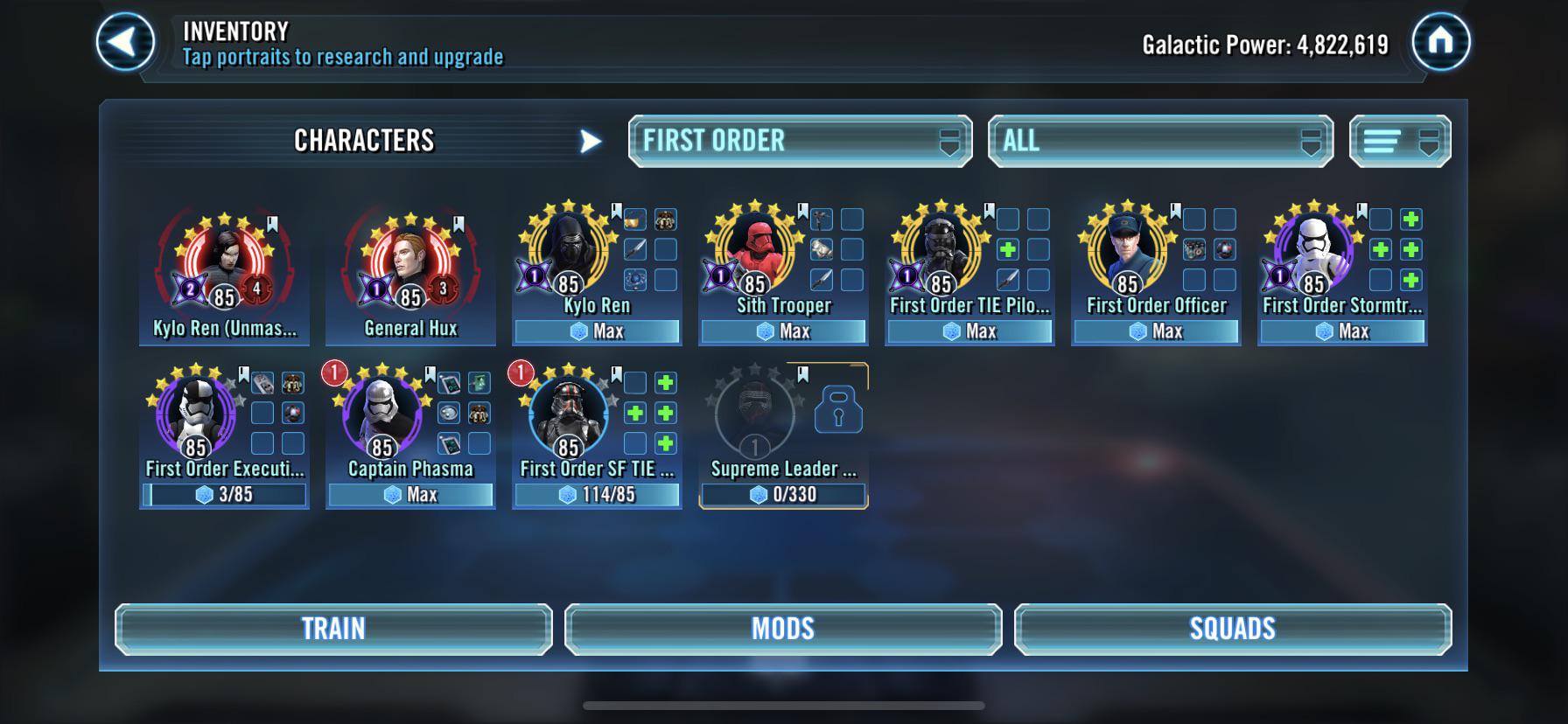
Task: Switch to the MODS section
Action: pyautogui.click(x=783, y=627)
